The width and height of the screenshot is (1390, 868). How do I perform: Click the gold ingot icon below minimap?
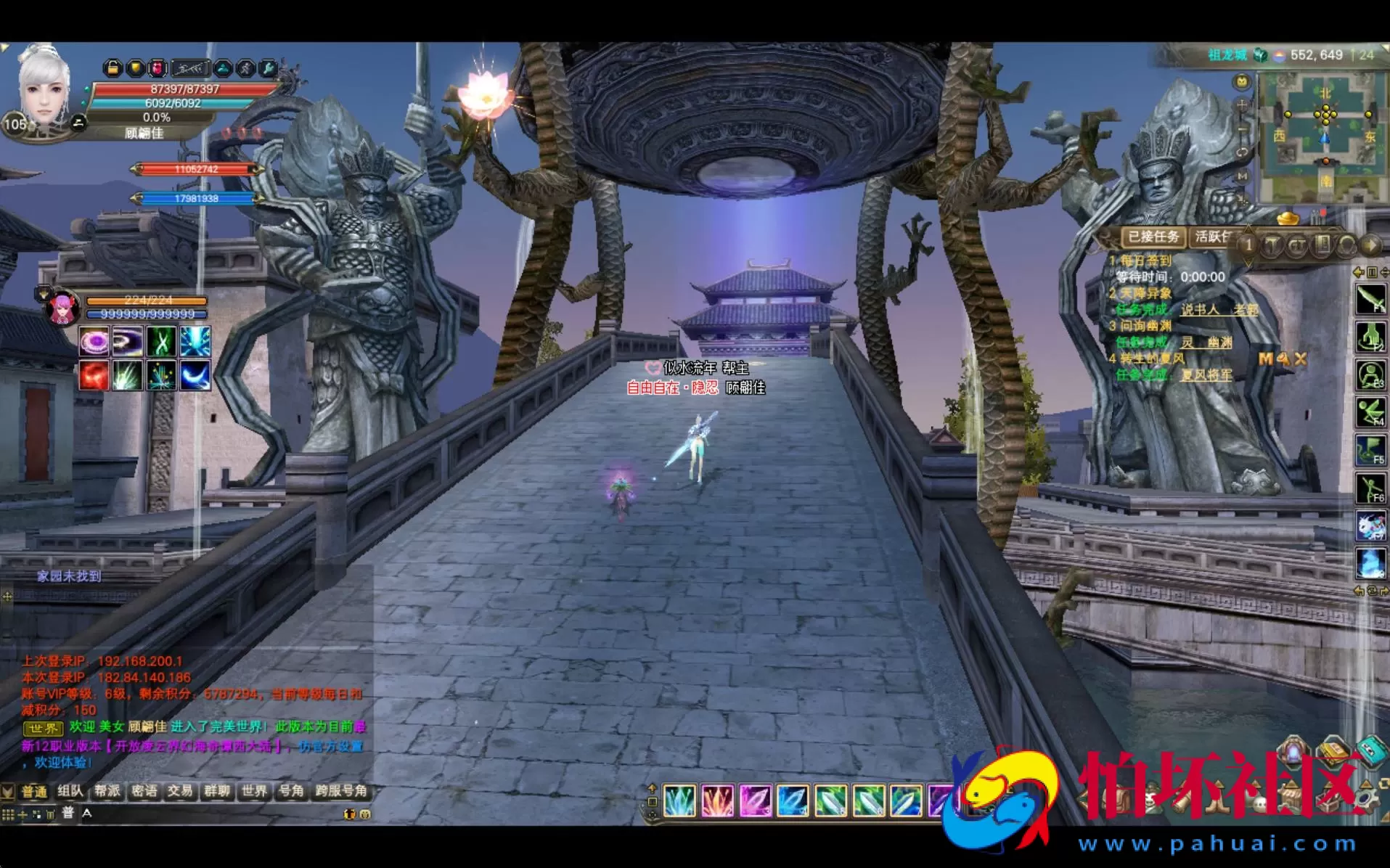click(1288, 217)
